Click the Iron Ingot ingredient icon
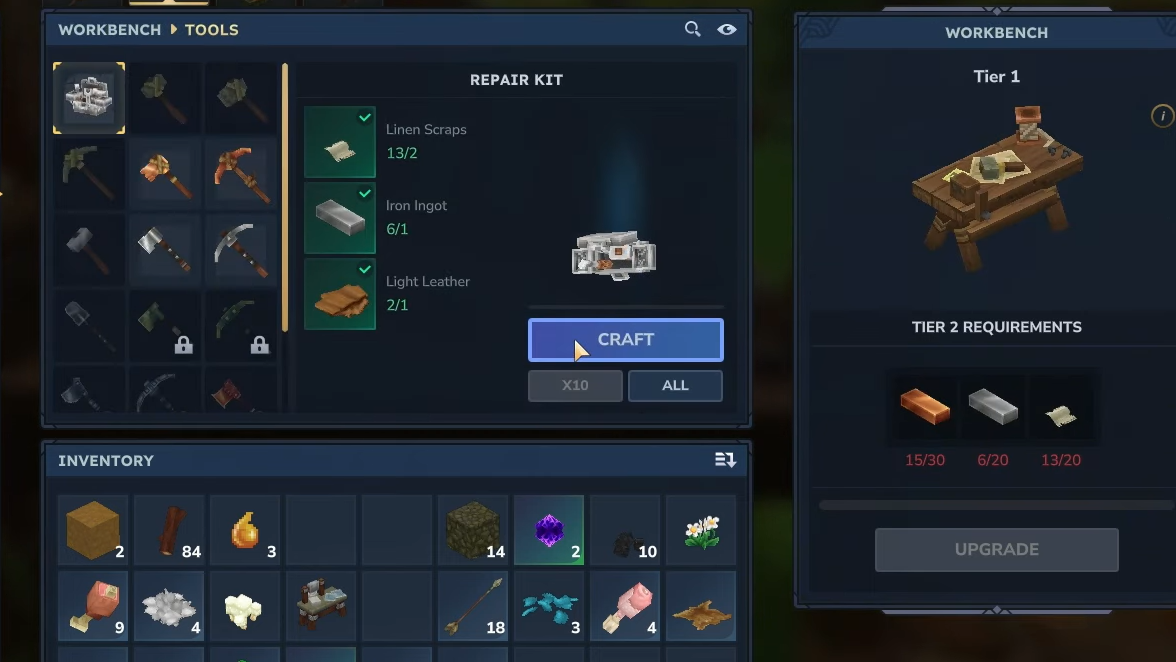This screenshot has height=662, width=1176. [340, 218]
